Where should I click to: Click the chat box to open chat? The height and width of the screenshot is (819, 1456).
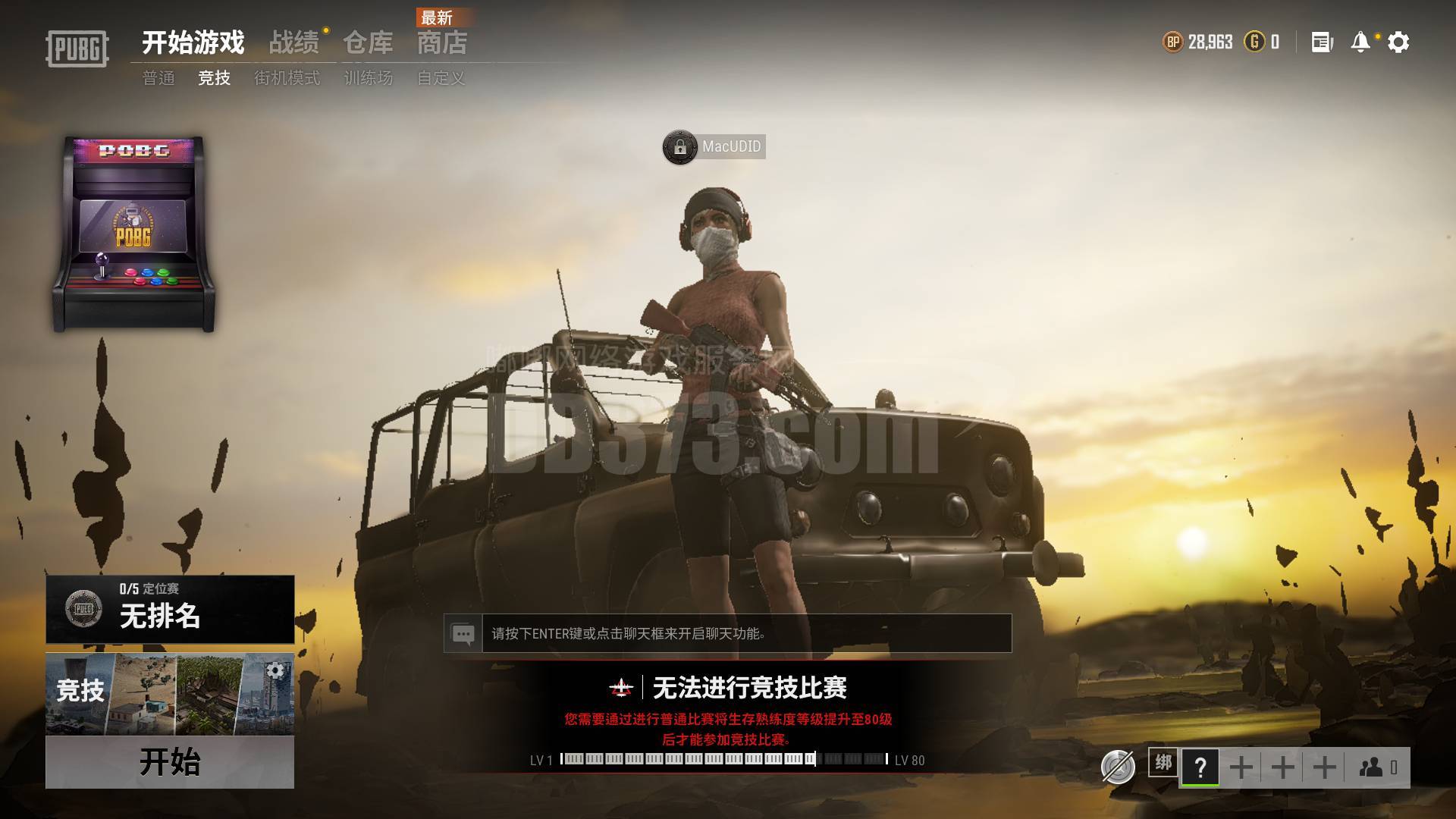746,633
